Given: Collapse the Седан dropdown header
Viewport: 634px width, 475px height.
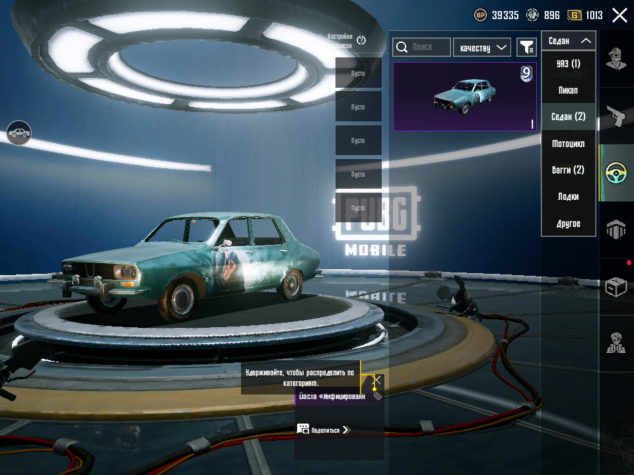Looking at the screenshot, I should [568, 41].
